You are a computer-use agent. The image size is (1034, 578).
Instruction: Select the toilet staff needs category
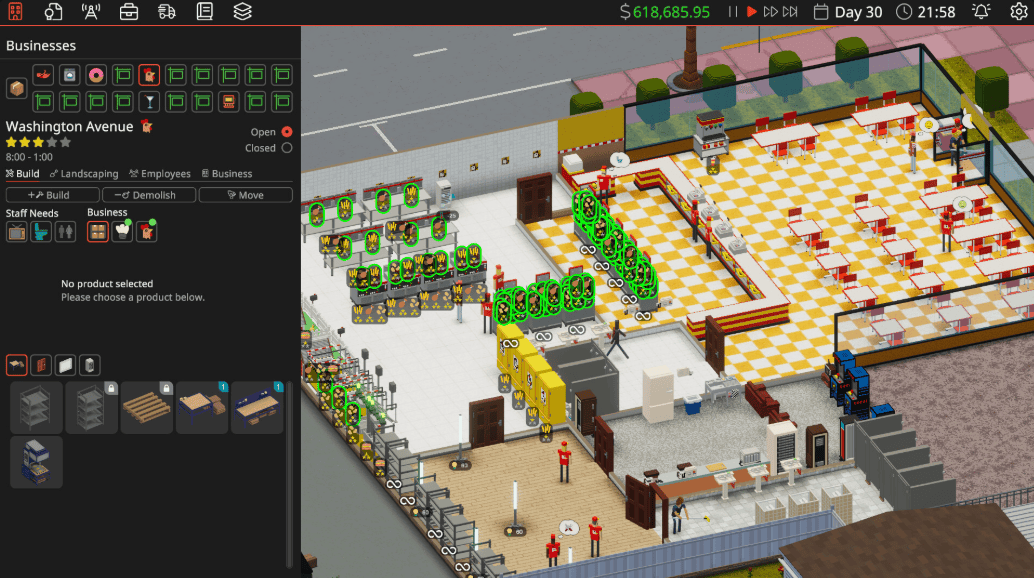click(41, 231)
